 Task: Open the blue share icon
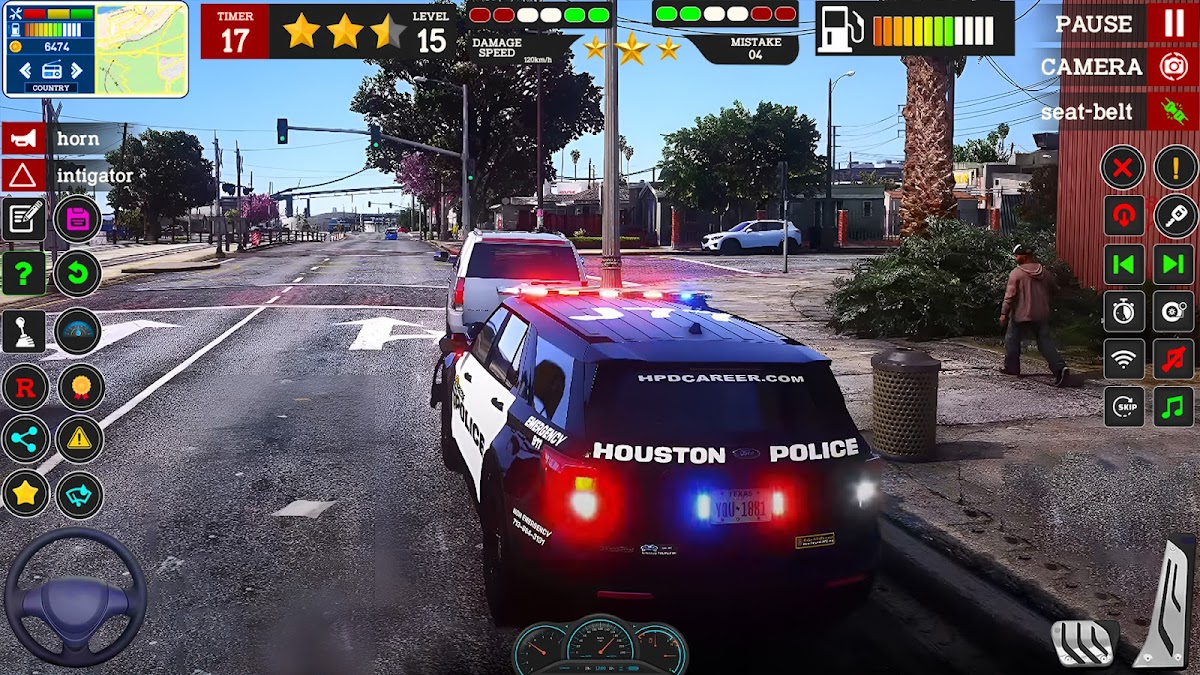(24, 438)
